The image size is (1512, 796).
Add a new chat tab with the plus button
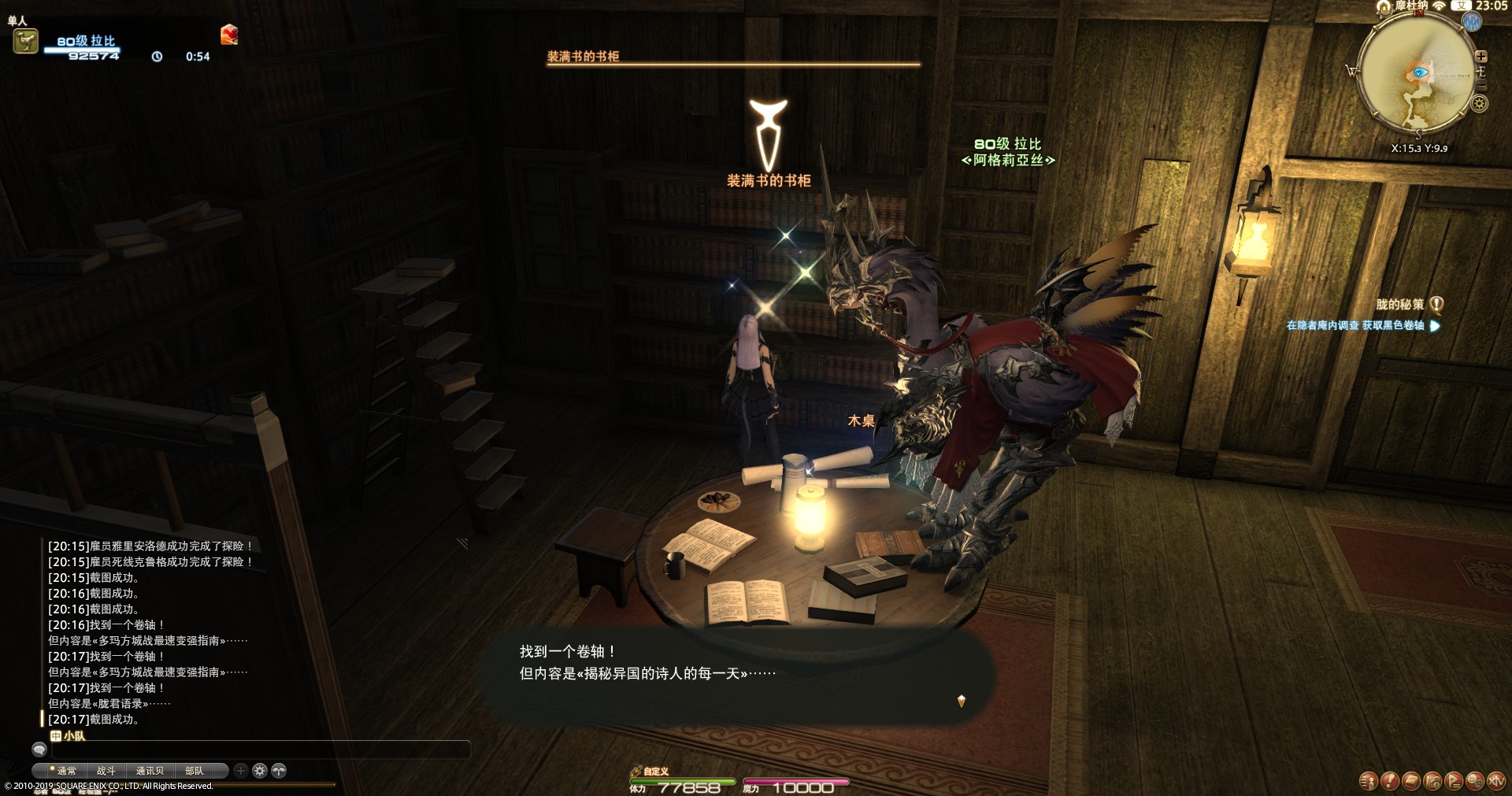tap(241, 771)
